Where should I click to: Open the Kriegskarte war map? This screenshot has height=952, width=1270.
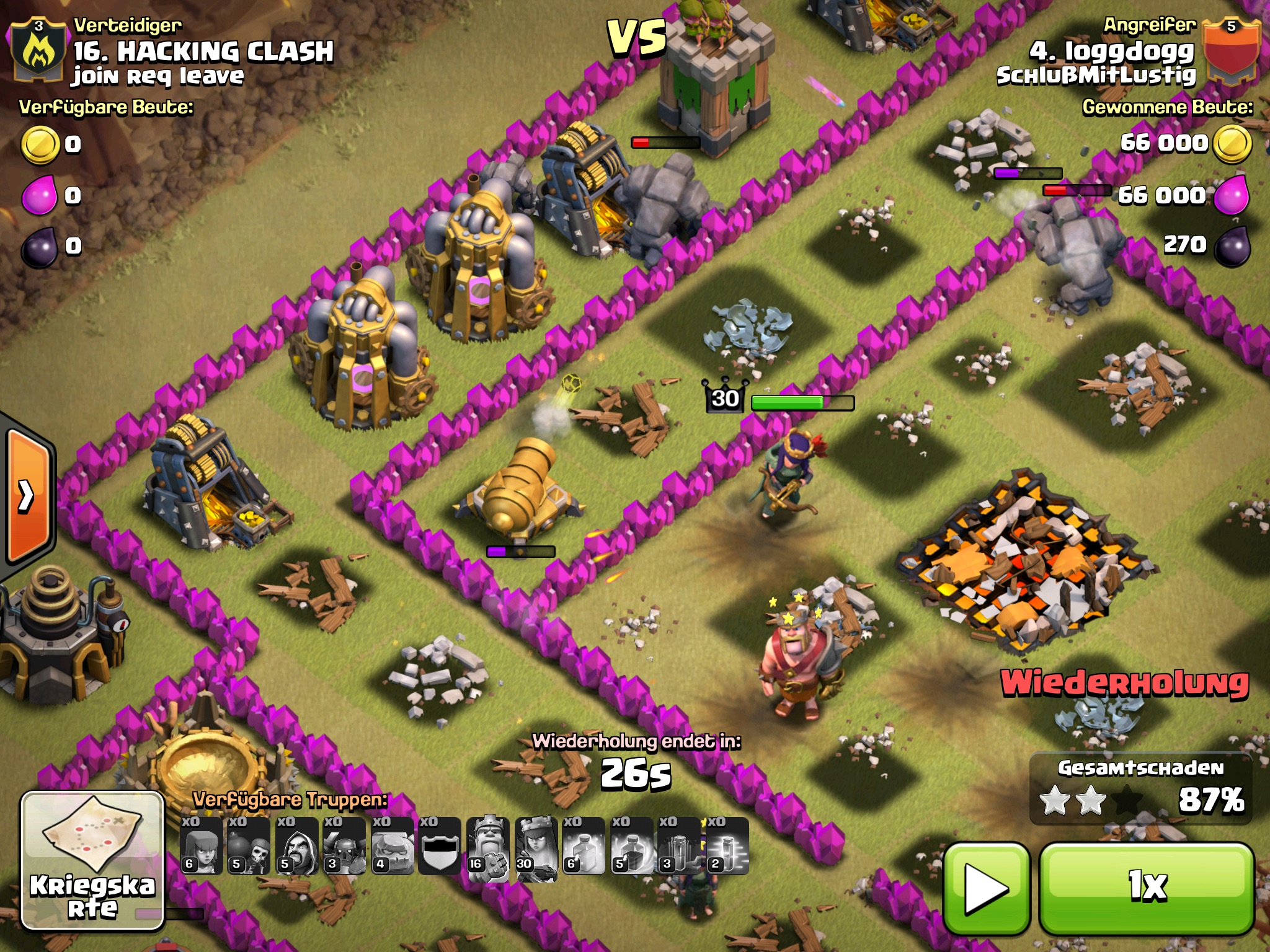point(92,860)
